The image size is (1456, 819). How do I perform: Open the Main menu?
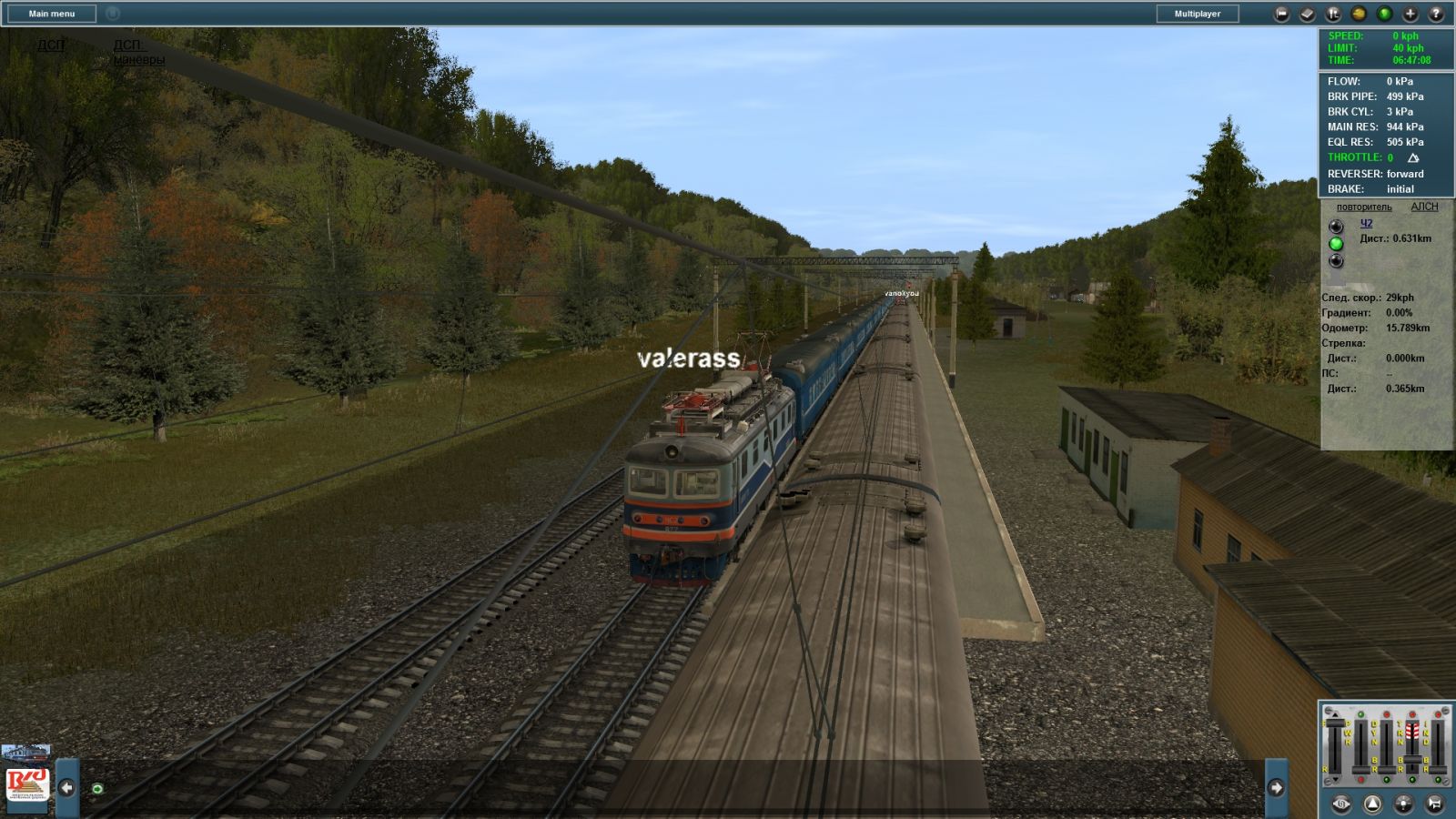coord(51,14)
